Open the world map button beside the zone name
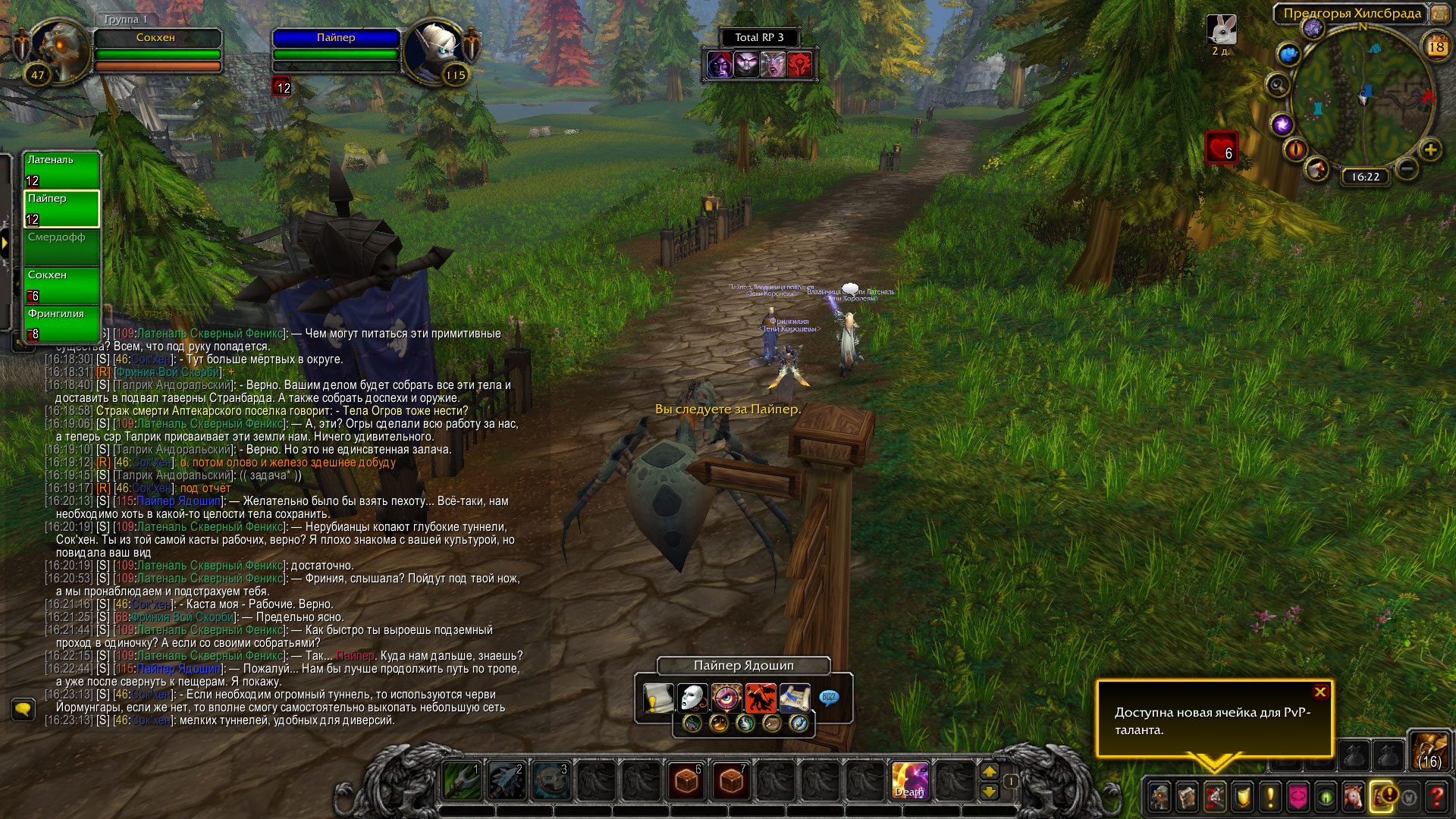The height and width of the screenshot is (819, 1456). (x=1439, y=13)
